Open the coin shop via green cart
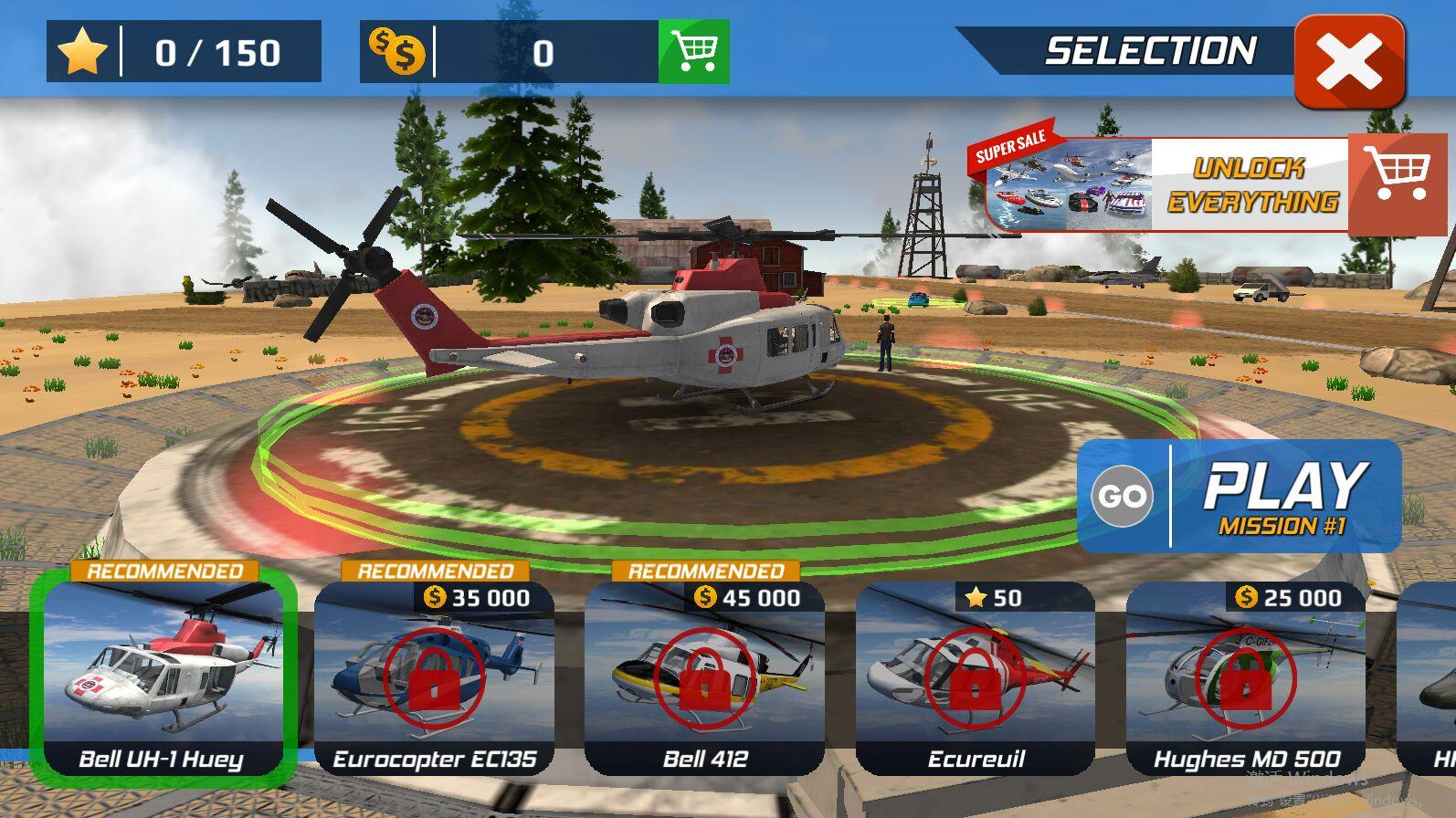The width and height of the screenshot is (1456, 818). [x=693, y=52]
